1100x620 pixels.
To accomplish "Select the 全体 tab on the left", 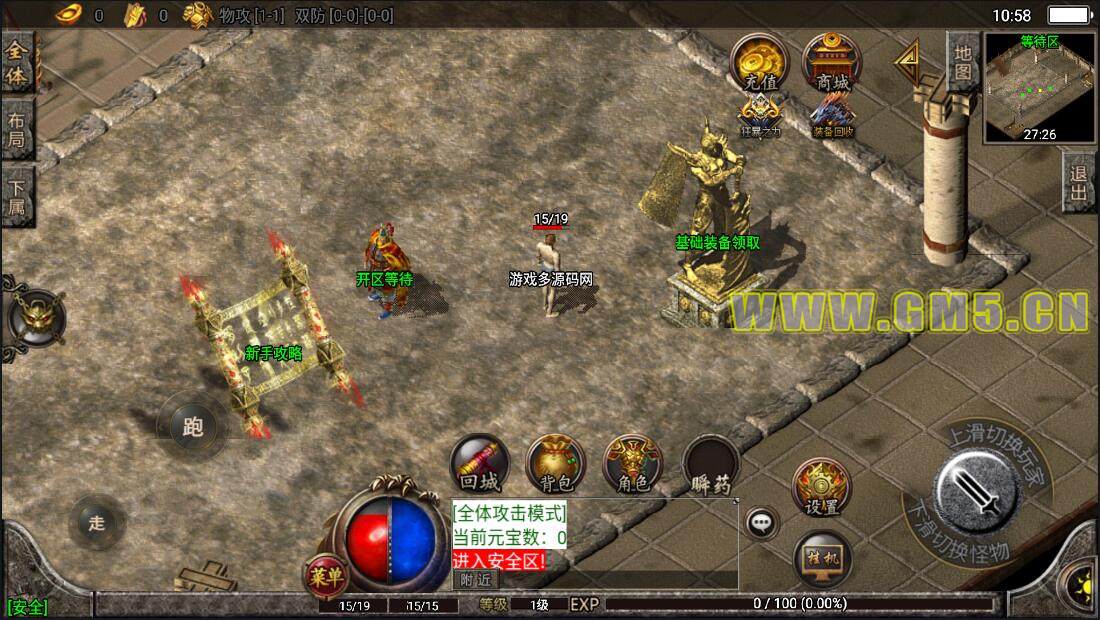I will pyautogui.click(x=17, y=62).
